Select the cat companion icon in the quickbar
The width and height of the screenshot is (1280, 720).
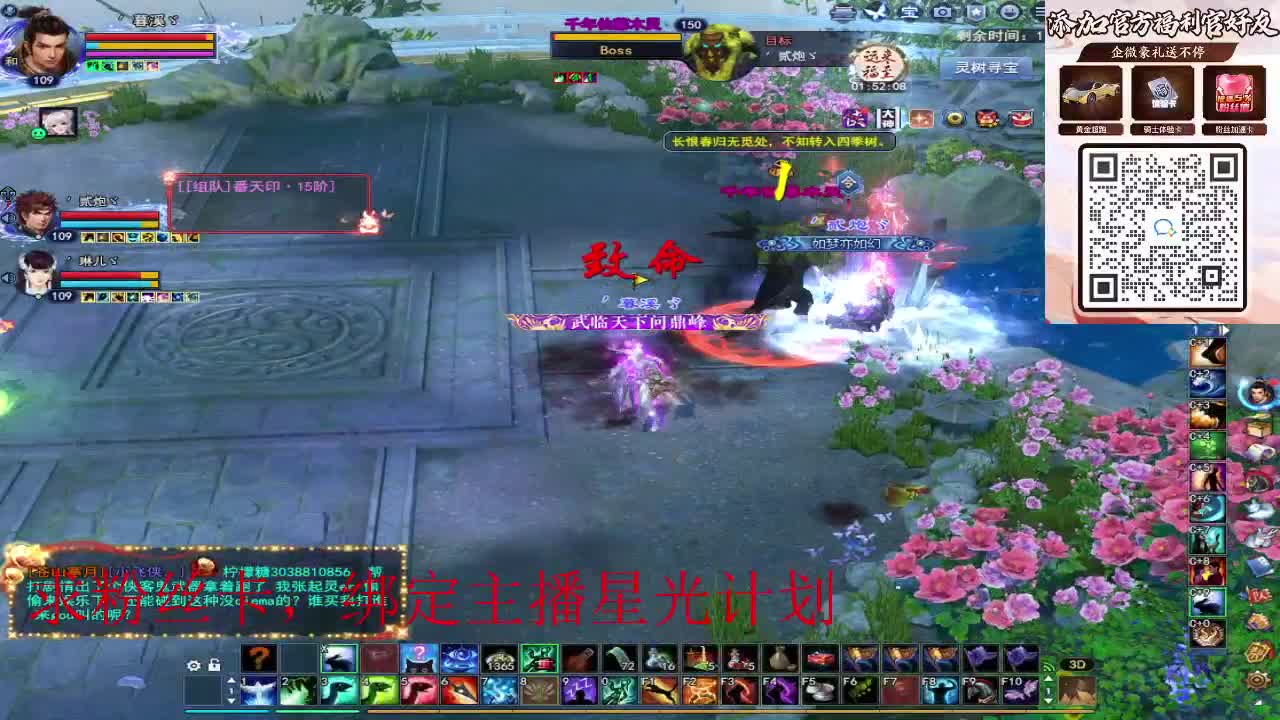(x=418, y=657)
